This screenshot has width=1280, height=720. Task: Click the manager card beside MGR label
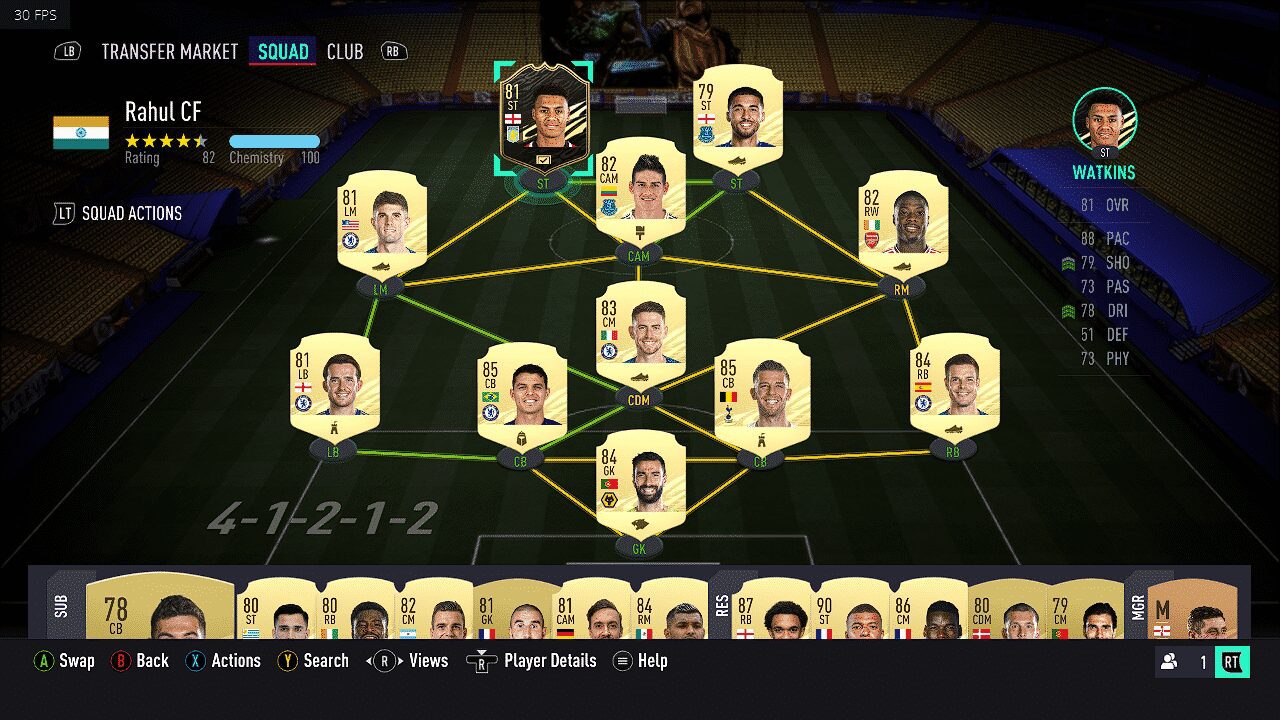[x=1193, y=610]
